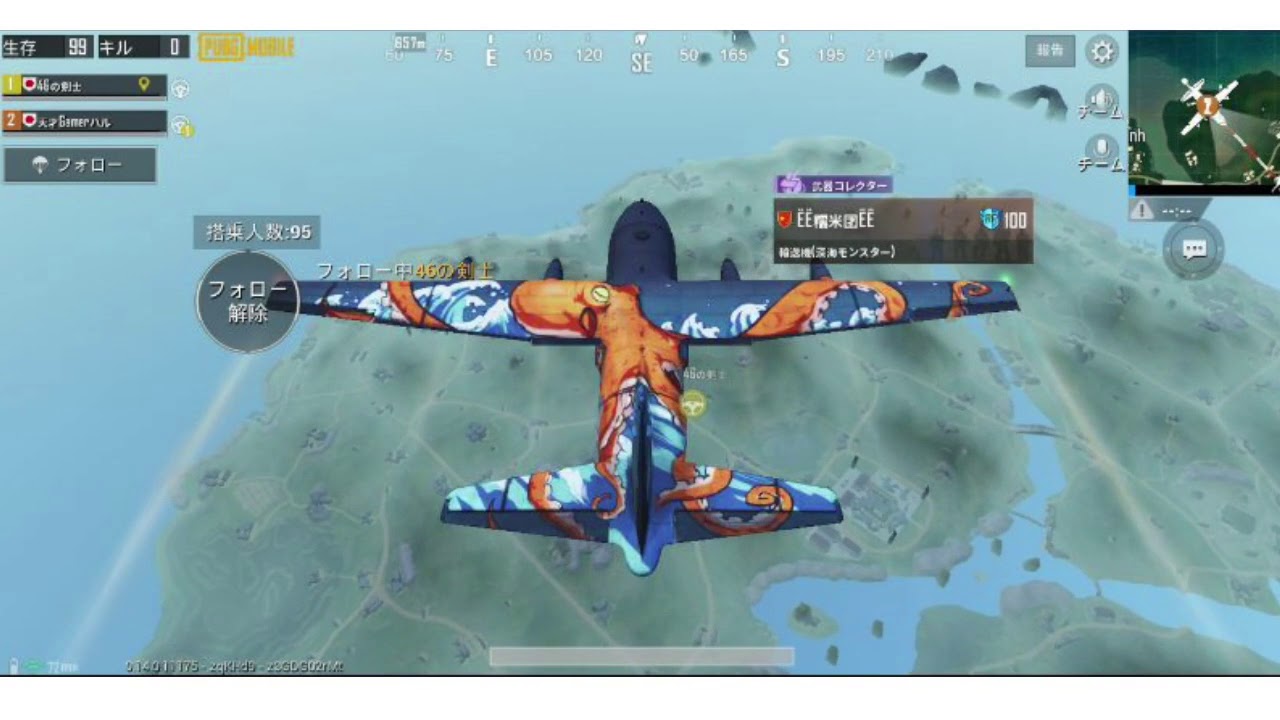Tap the driver wheel icon beside 46の剣士
This screenshot has height=720, width=1280.
tap(179, 87)
